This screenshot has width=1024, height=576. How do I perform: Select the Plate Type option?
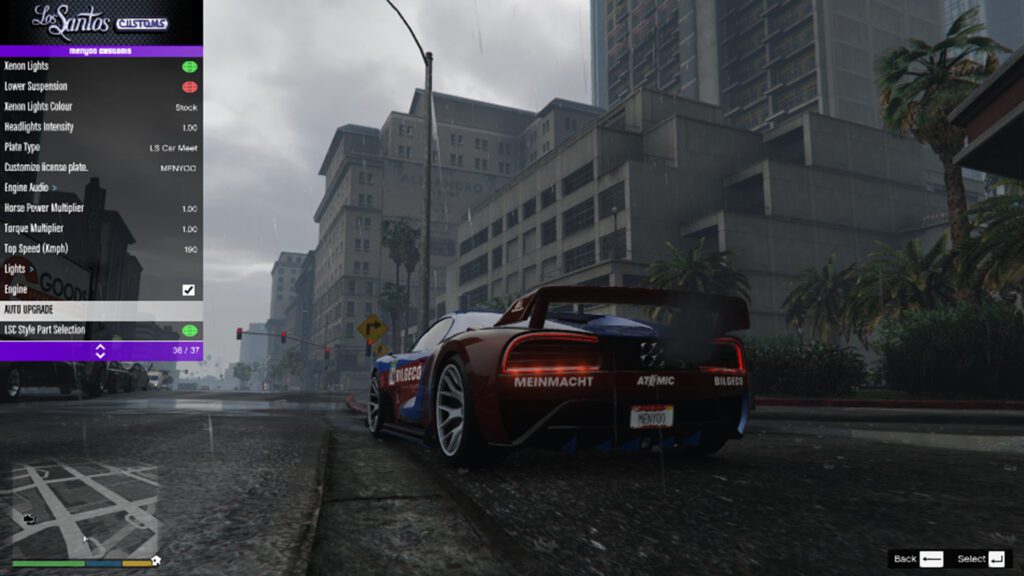click(100, 148)
